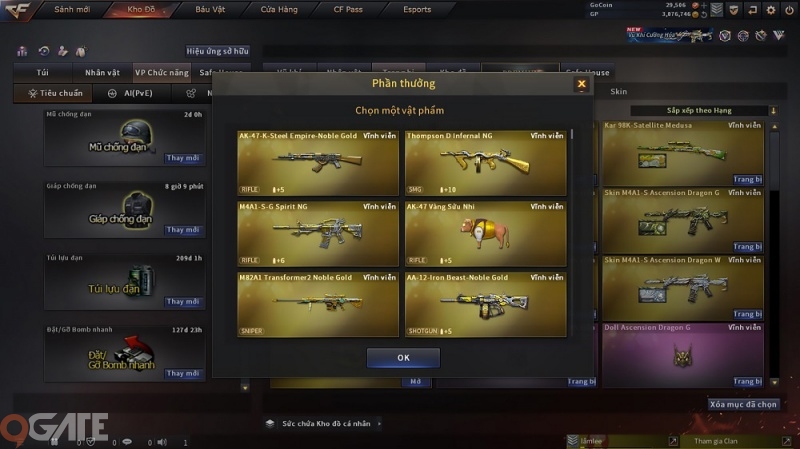
Task: Confirm the reward with OK button
Action: [403, 357]
